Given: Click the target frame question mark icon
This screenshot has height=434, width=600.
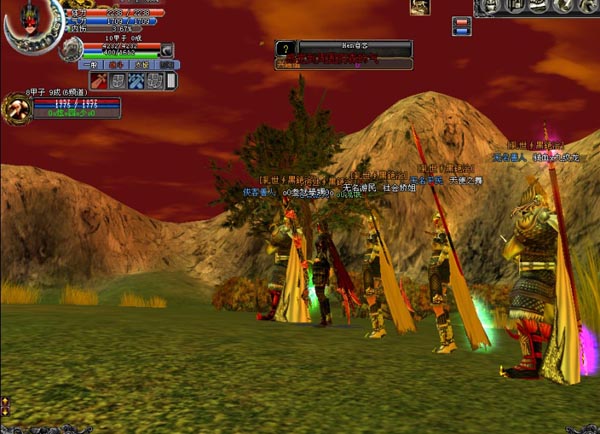Looking at the screenshot, I should [285, 47].
